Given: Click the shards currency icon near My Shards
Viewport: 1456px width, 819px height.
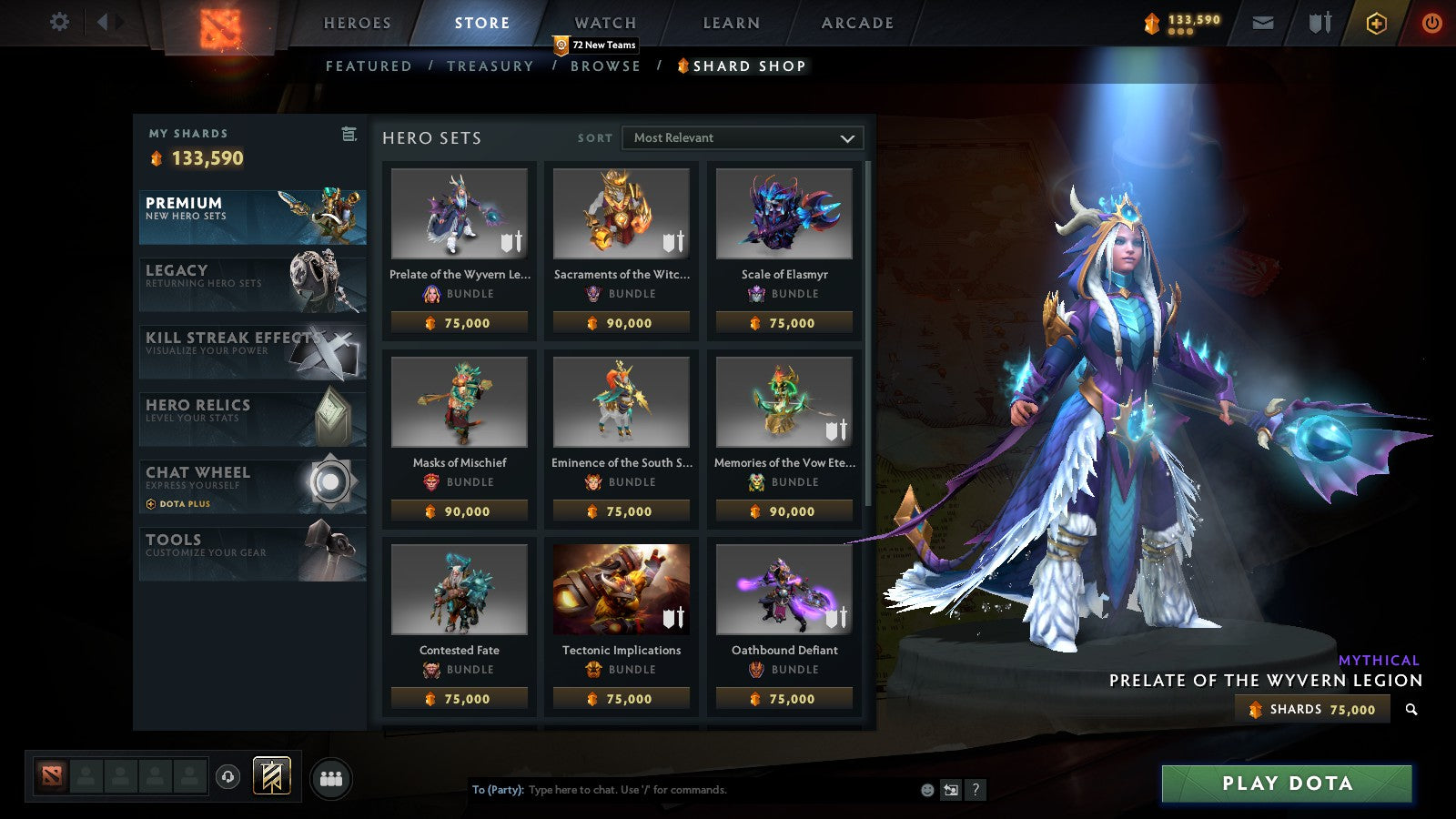Looking at the screenshot, I should point(158,158).
